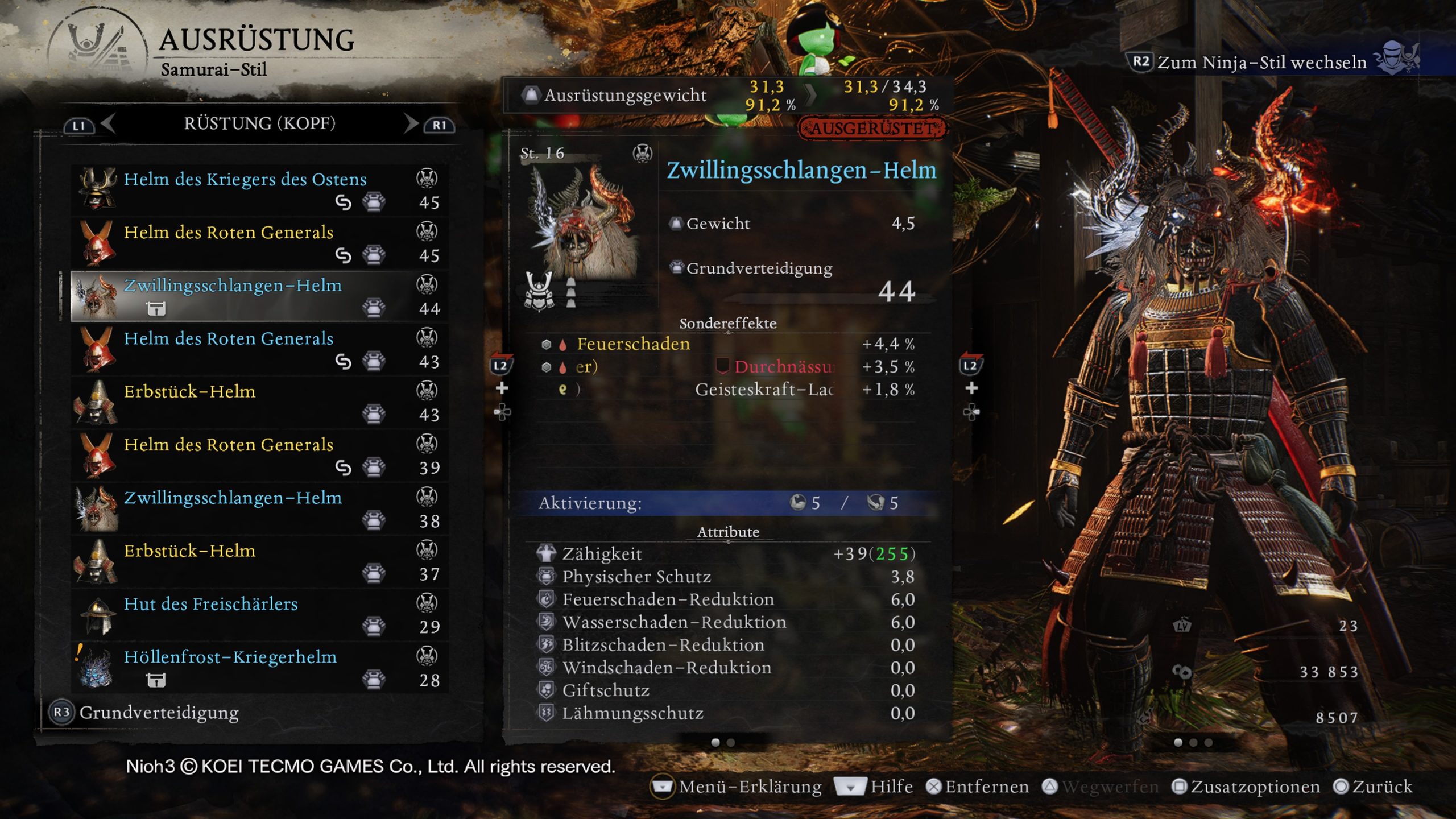Select the Zwillingsschlangen-Helm with defense 38
The image size is (1456, 819).
point(259,508)
